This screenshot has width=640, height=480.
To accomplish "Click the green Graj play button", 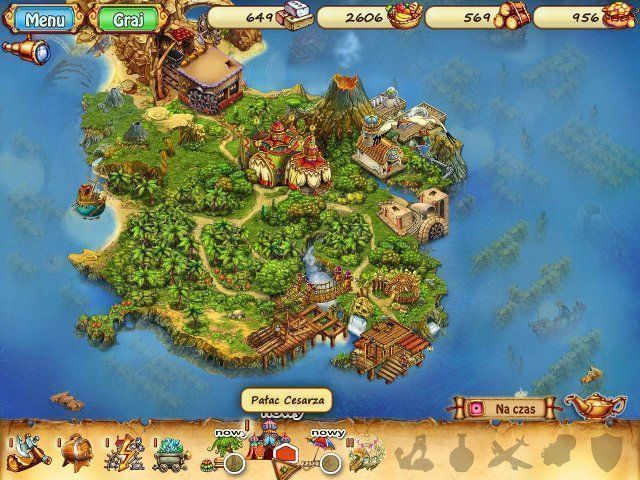I will pyautogui.click(x=123, y=20).
